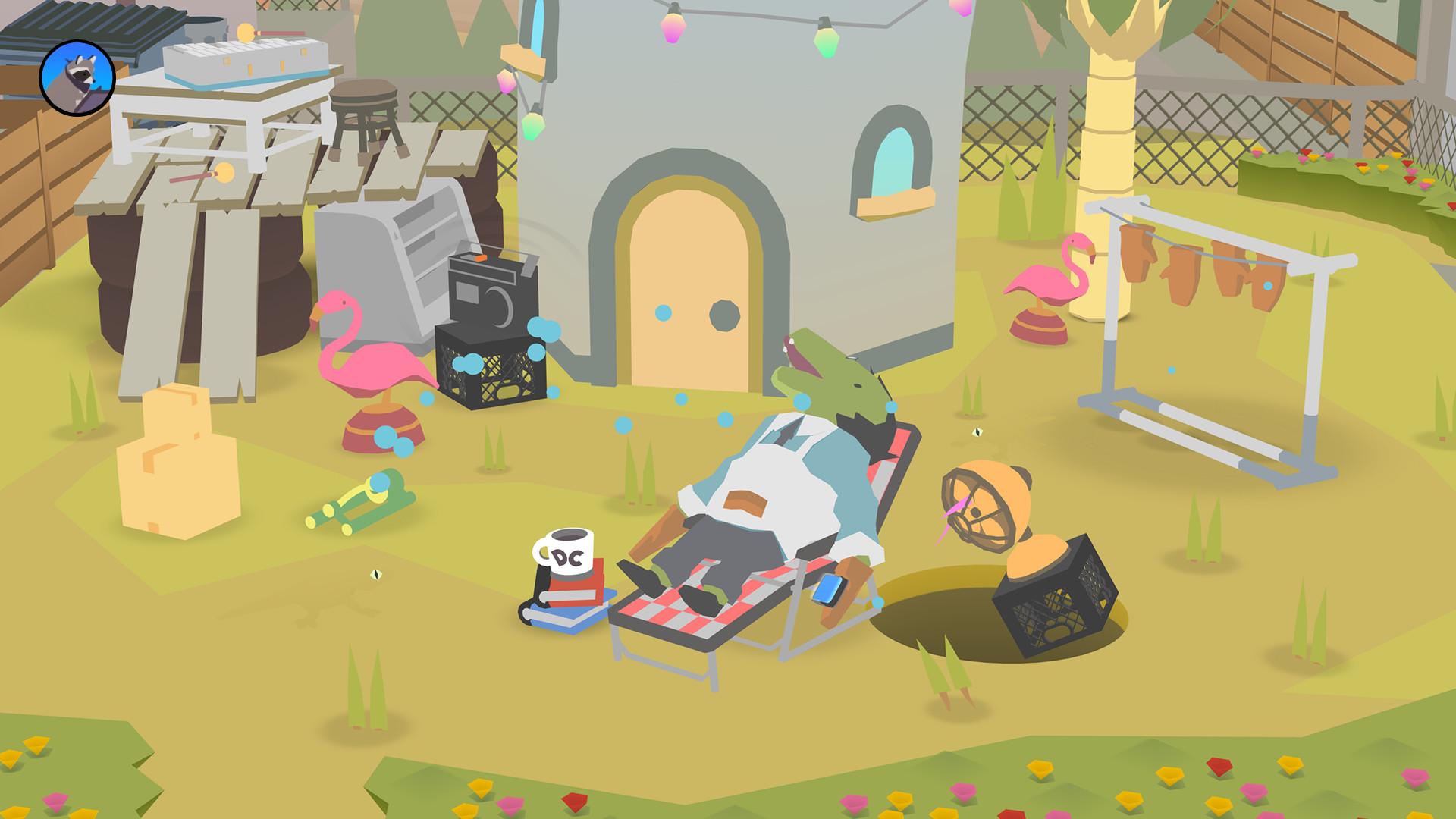Click the 'DC' coffee mug
Image resolution: width=1456 pixels, height=819 pixels.
click(565, 550)
